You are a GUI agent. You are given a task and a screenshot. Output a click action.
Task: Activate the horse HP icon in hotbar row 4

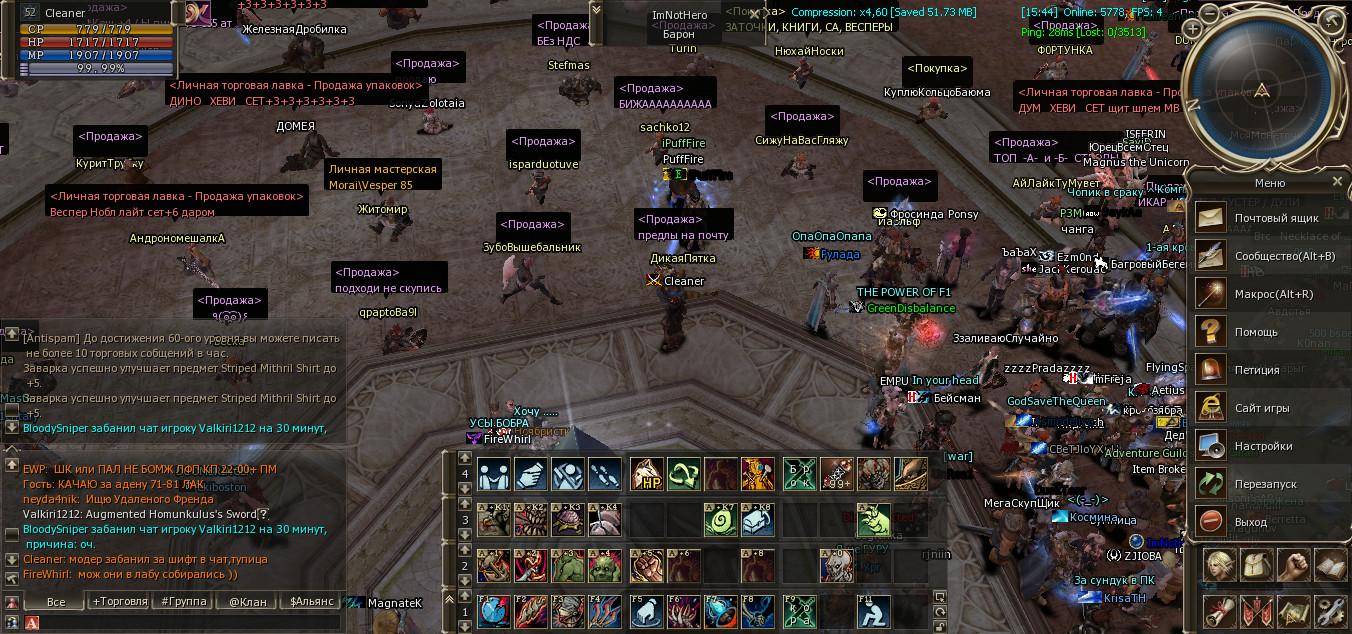645,474
